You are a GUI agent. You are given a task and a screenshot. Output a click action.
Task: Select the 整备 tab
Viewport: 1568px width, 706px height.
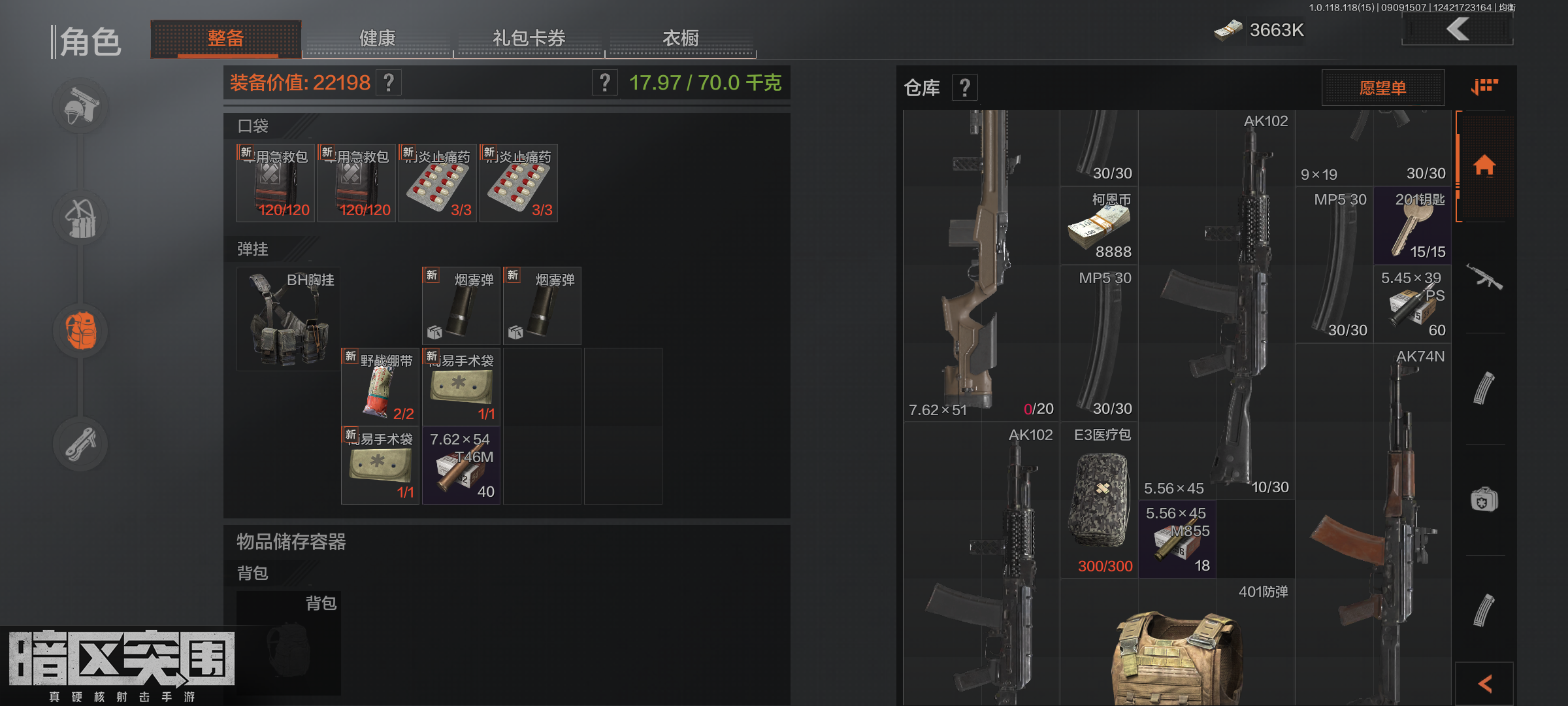225,39
